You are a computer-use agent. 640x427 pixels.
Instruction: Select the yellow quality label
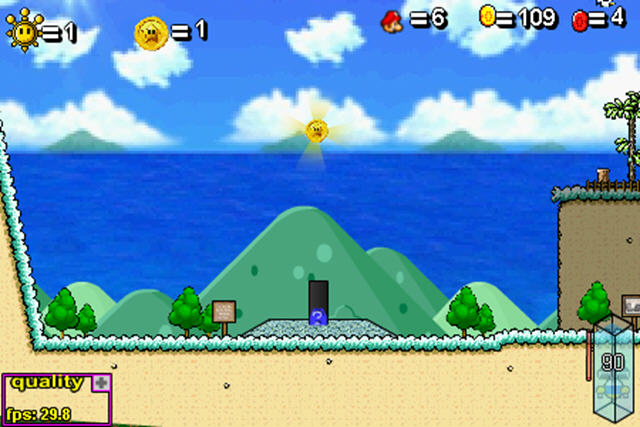(47, 382)
